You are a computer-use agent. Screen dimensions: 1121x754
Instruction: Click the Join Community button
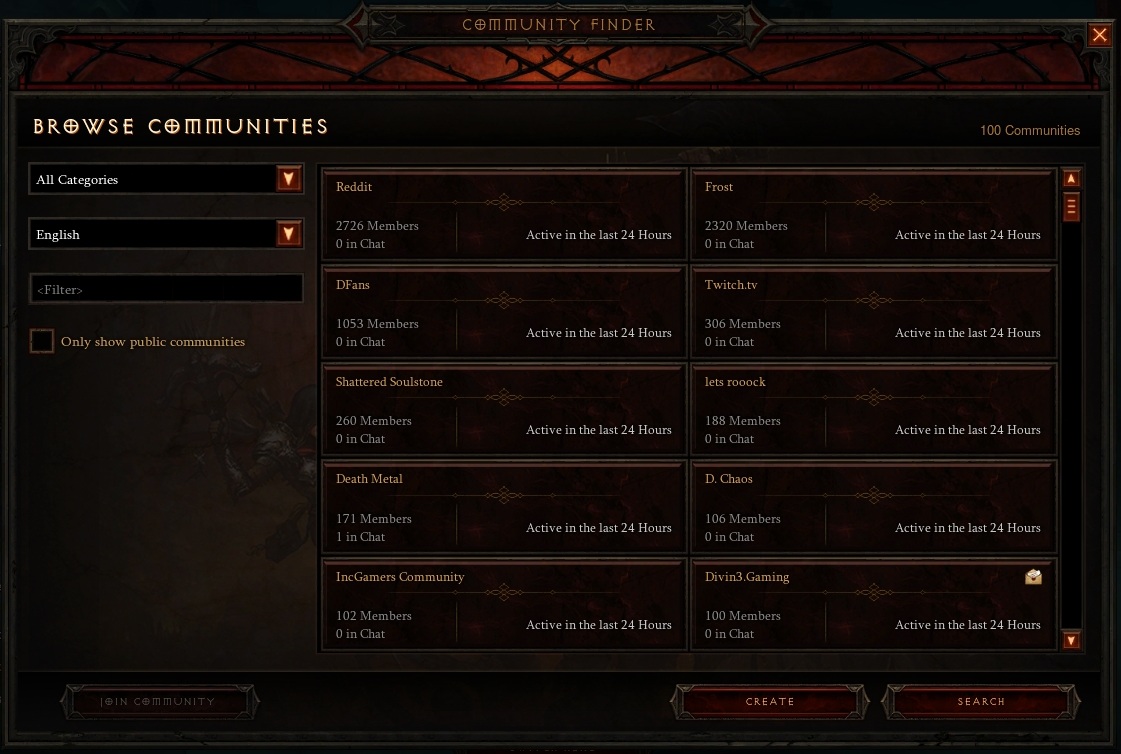(x=159, y=702)
